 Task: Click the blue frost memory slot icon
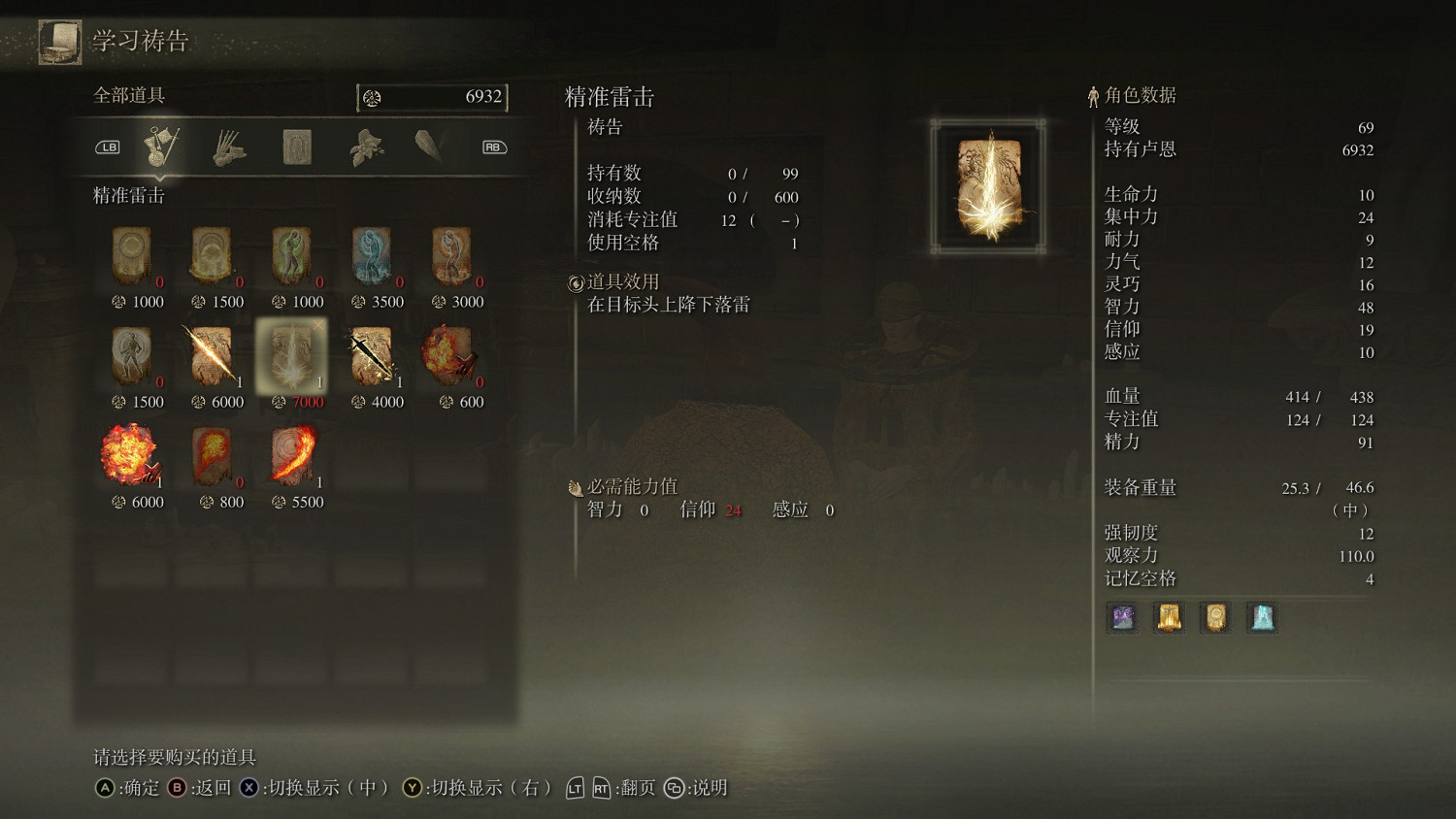pyautogui.click(x=1263, y=617)
